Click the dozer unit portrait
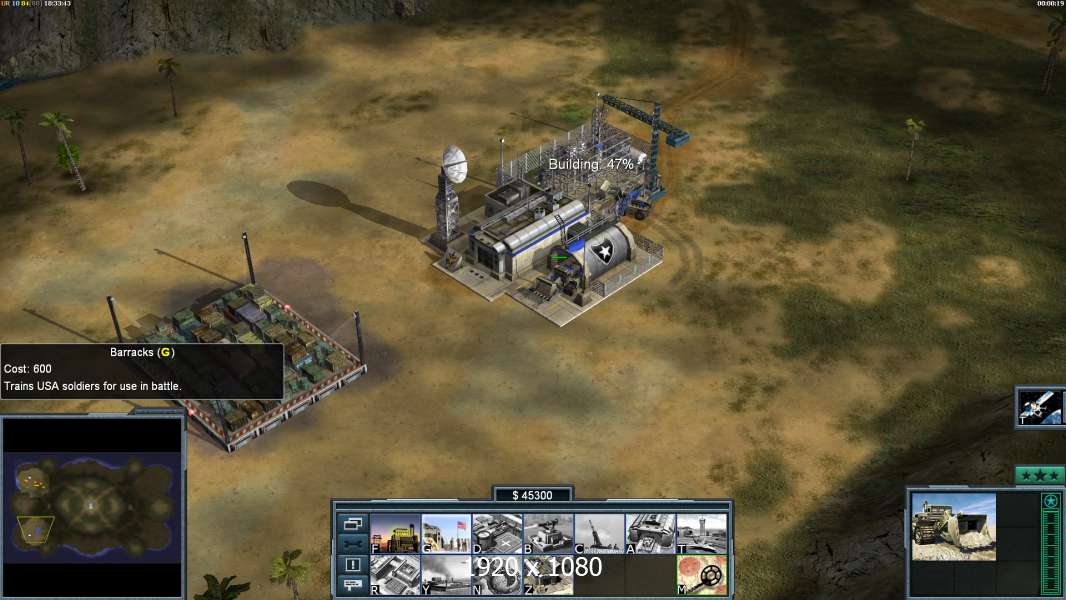The height and width of the screenshot is (600, 1066). click(x=953, y=526)
